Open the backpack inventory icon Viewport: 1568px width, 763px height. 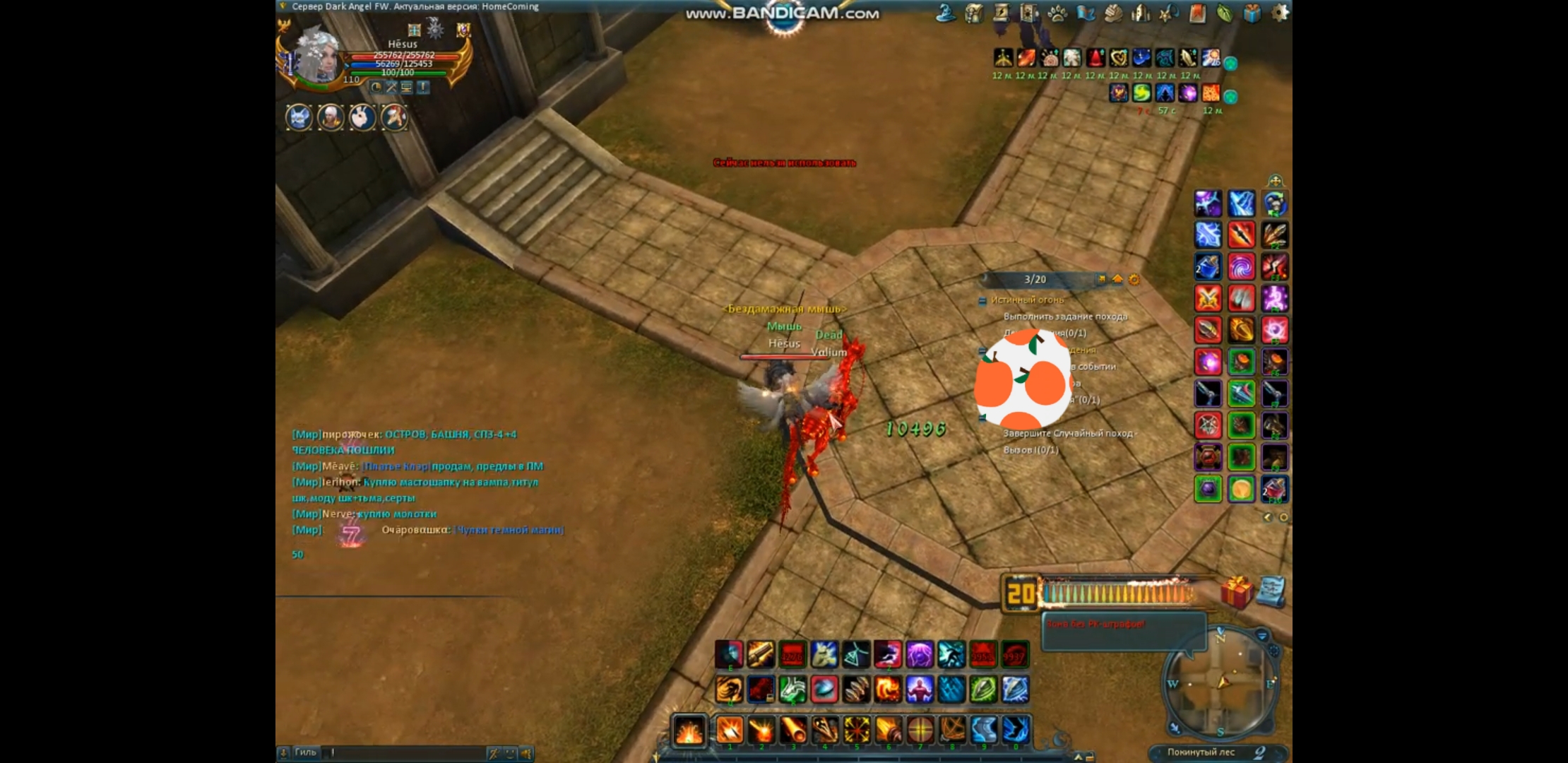pyautogui.click(x=974, y=13)
